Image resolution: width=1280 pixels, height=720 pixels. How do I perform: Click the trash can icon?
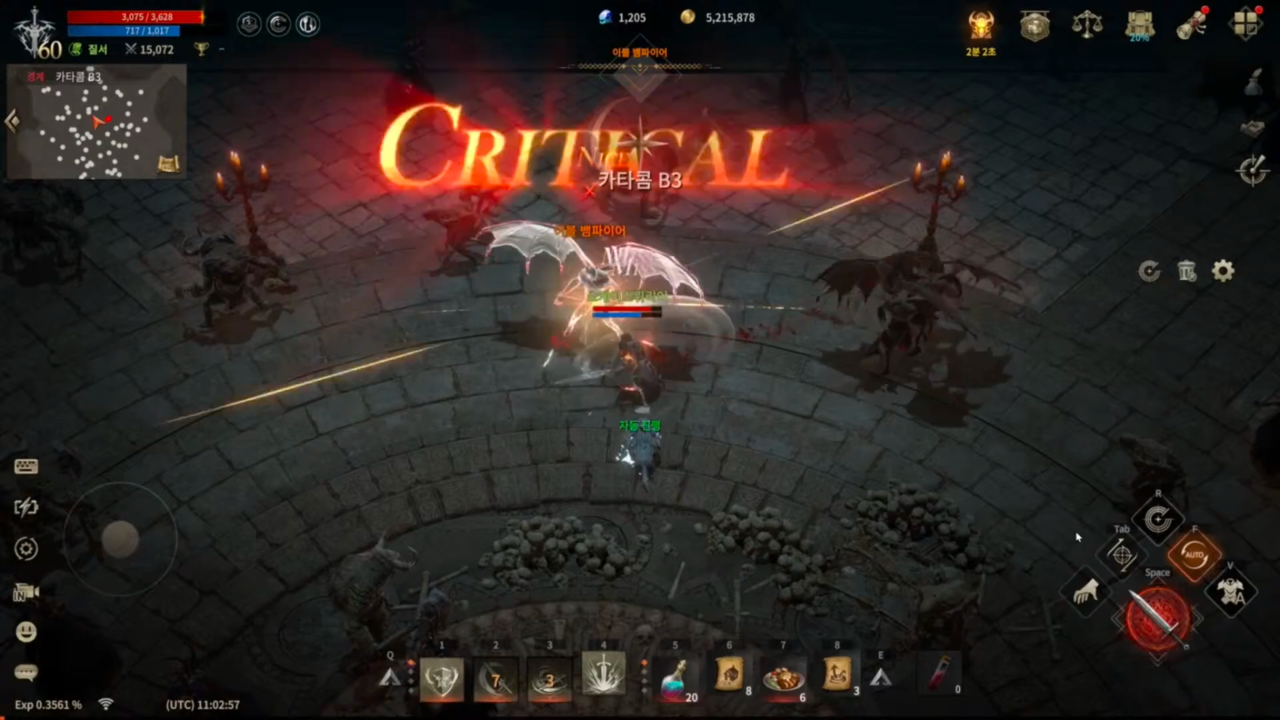tap(1187, 271)
